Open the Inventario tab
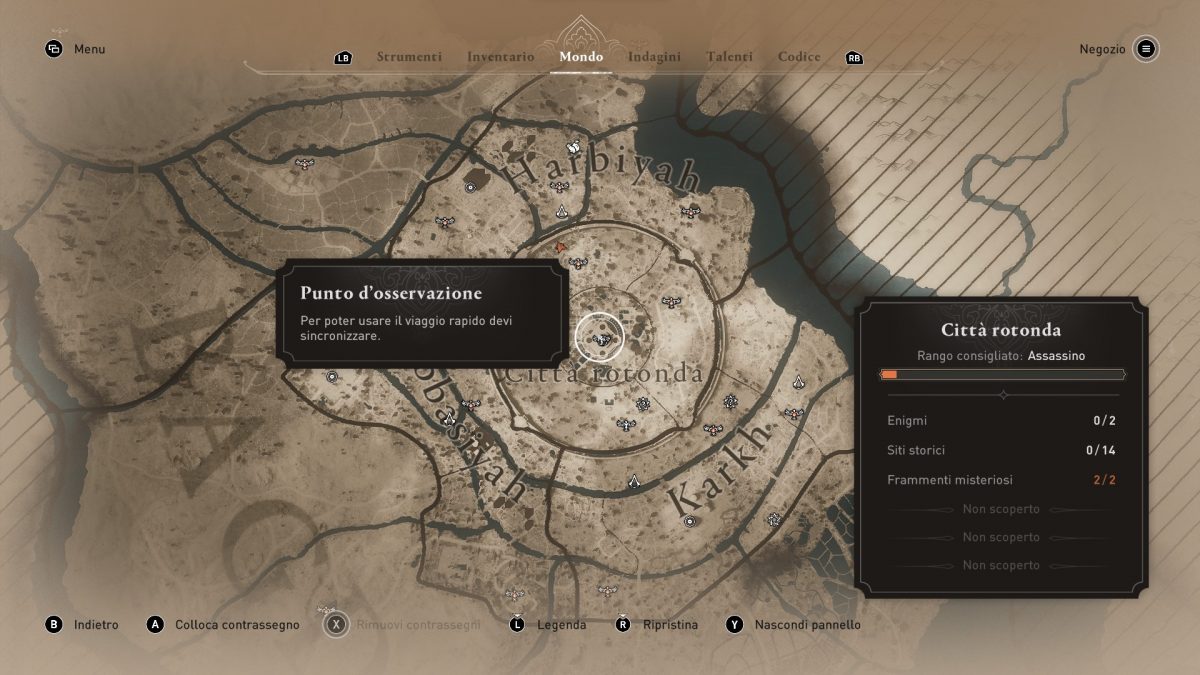The width and height of the screenshot is (1200, 675). 500,57
